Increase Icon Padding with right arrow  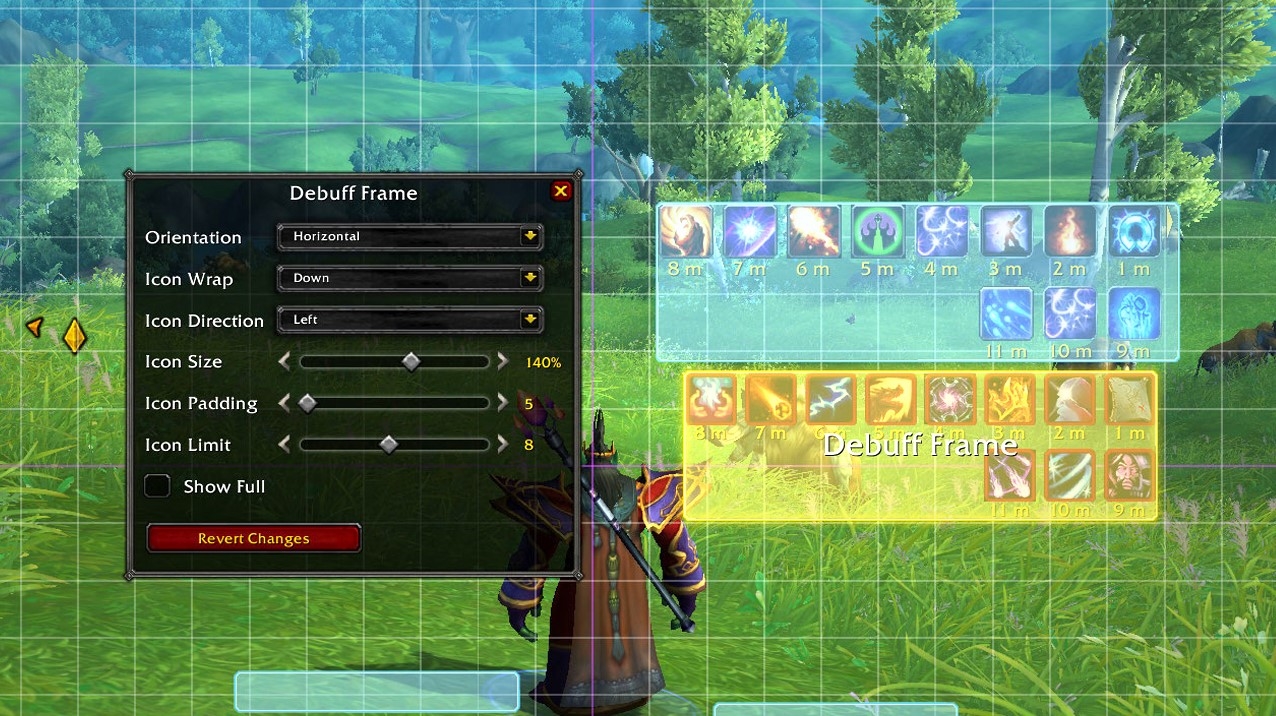pos(503,403)
